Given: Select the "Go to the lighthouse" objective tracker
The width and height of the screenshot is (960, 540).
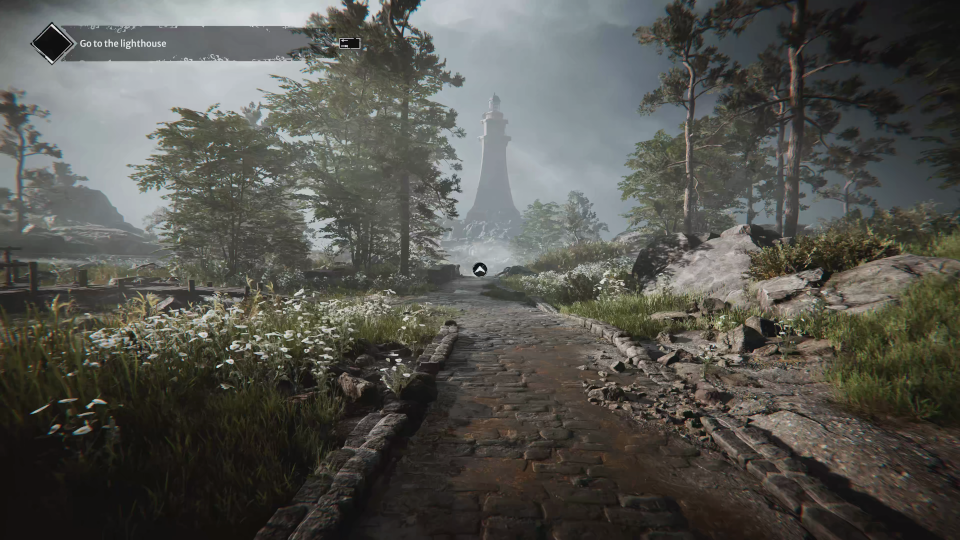Looking at the screenshot, I should [x=125, y=44].
